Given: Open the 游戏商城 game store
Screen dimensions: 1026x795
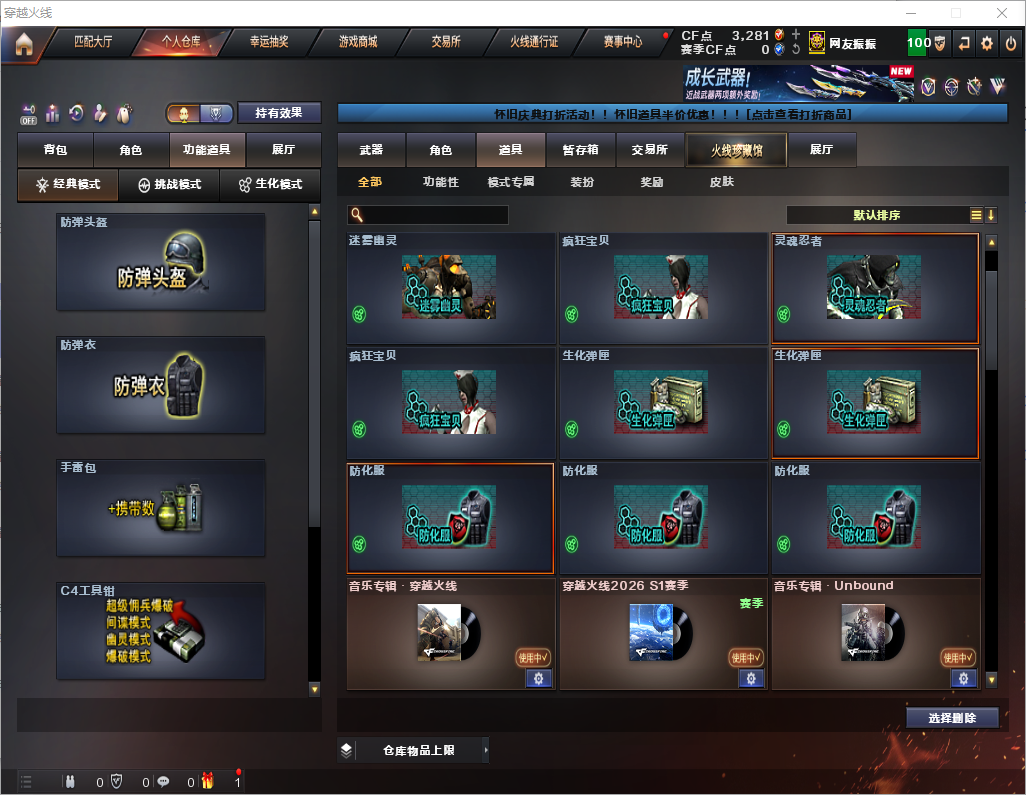Looking at the screenshot, I should [x=357, y=43].
